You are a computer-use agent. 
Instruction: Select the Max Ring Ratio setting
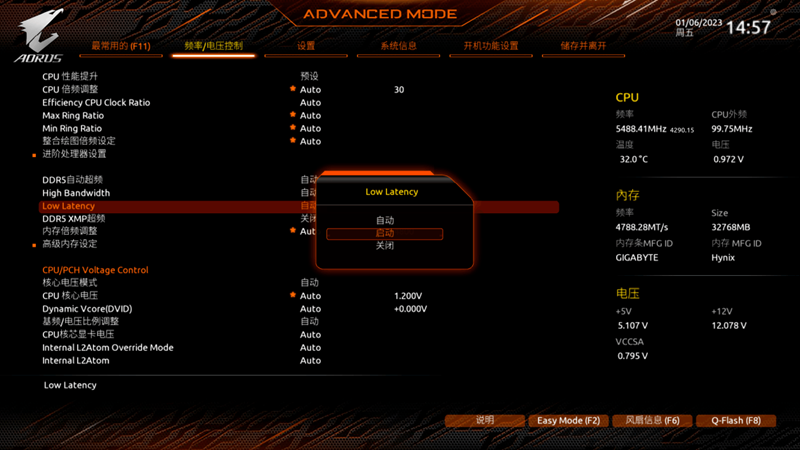72,115
